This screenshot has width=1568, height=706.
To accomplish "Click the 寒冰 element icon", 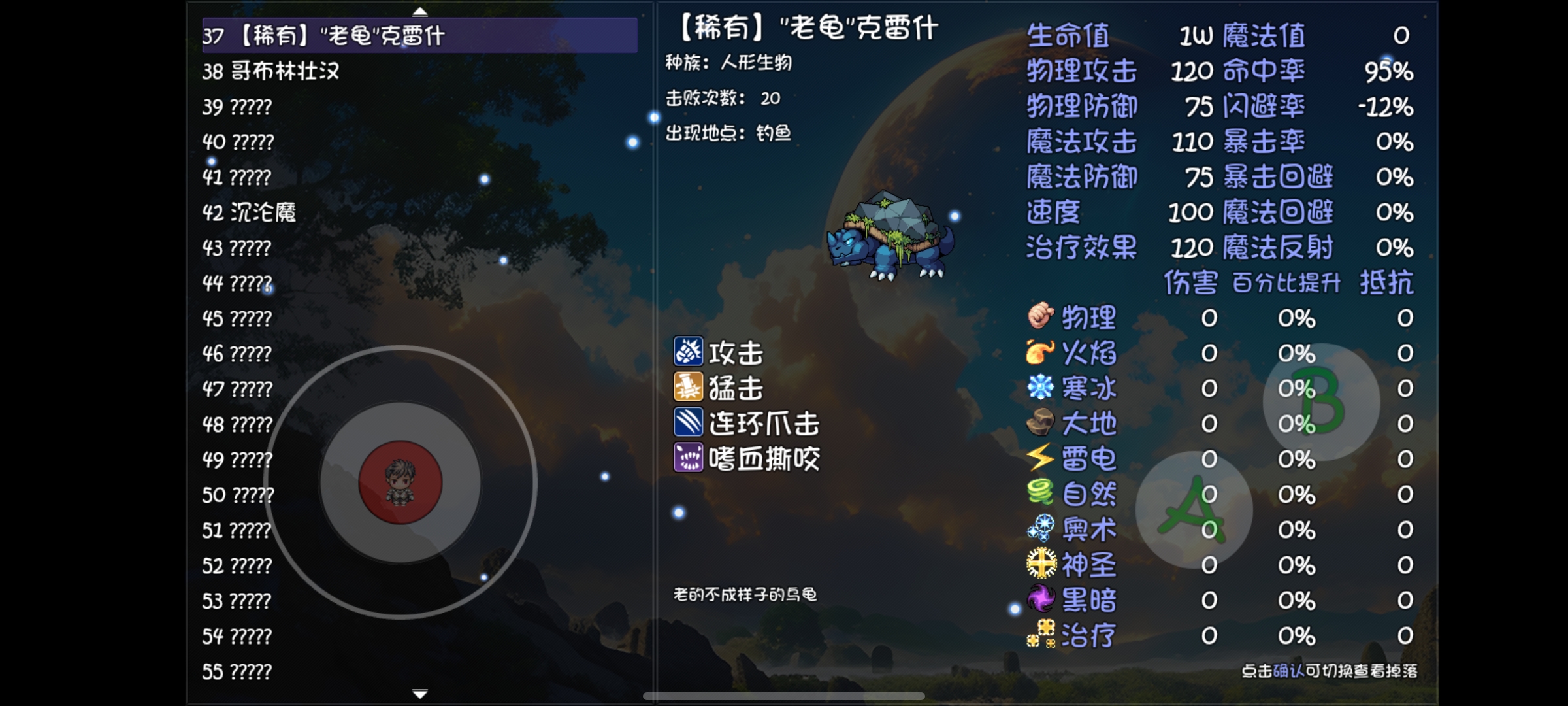I will (x=1040, y=388).
